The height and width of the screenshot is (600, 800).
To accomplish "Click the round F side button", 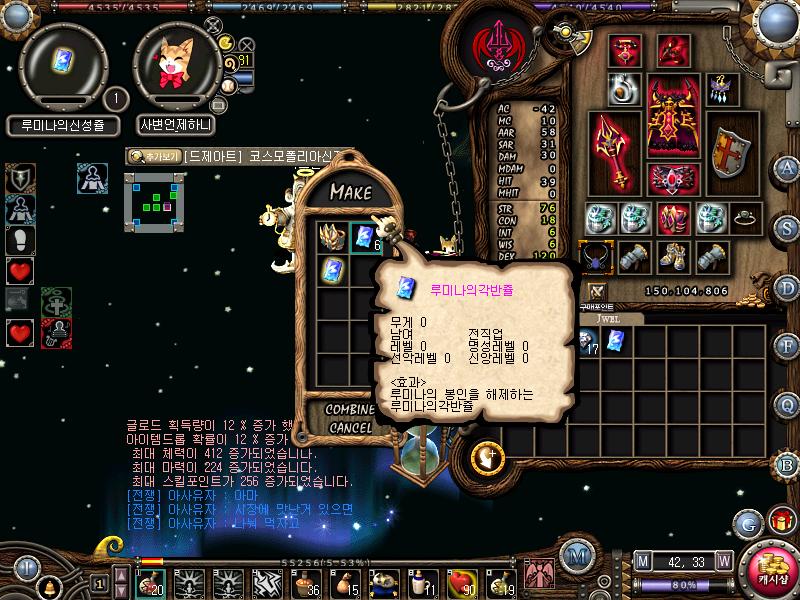I will [x=788, y=345].
